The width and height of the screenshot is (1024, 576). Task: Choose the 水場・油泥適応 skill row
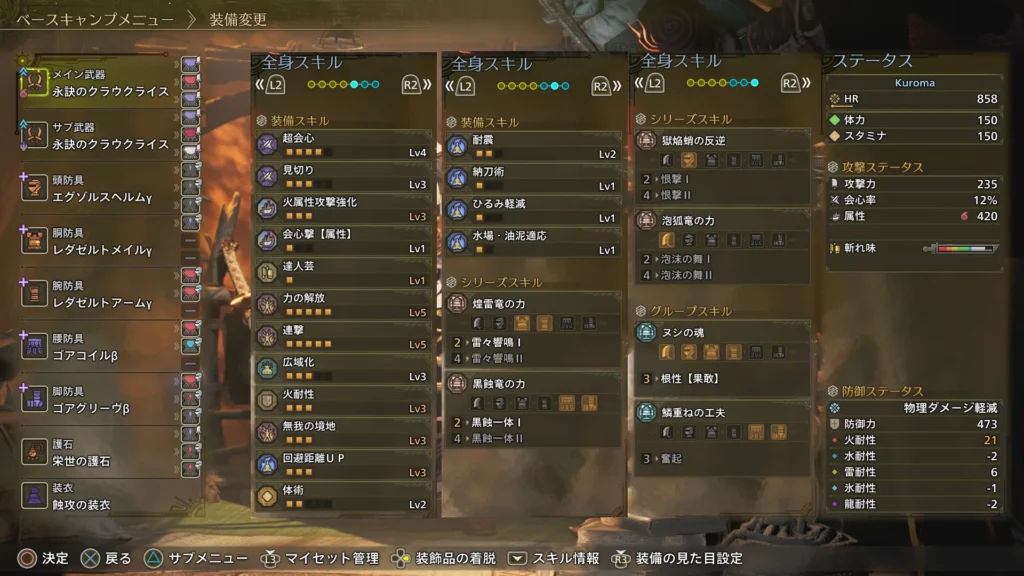coord(532,243)
